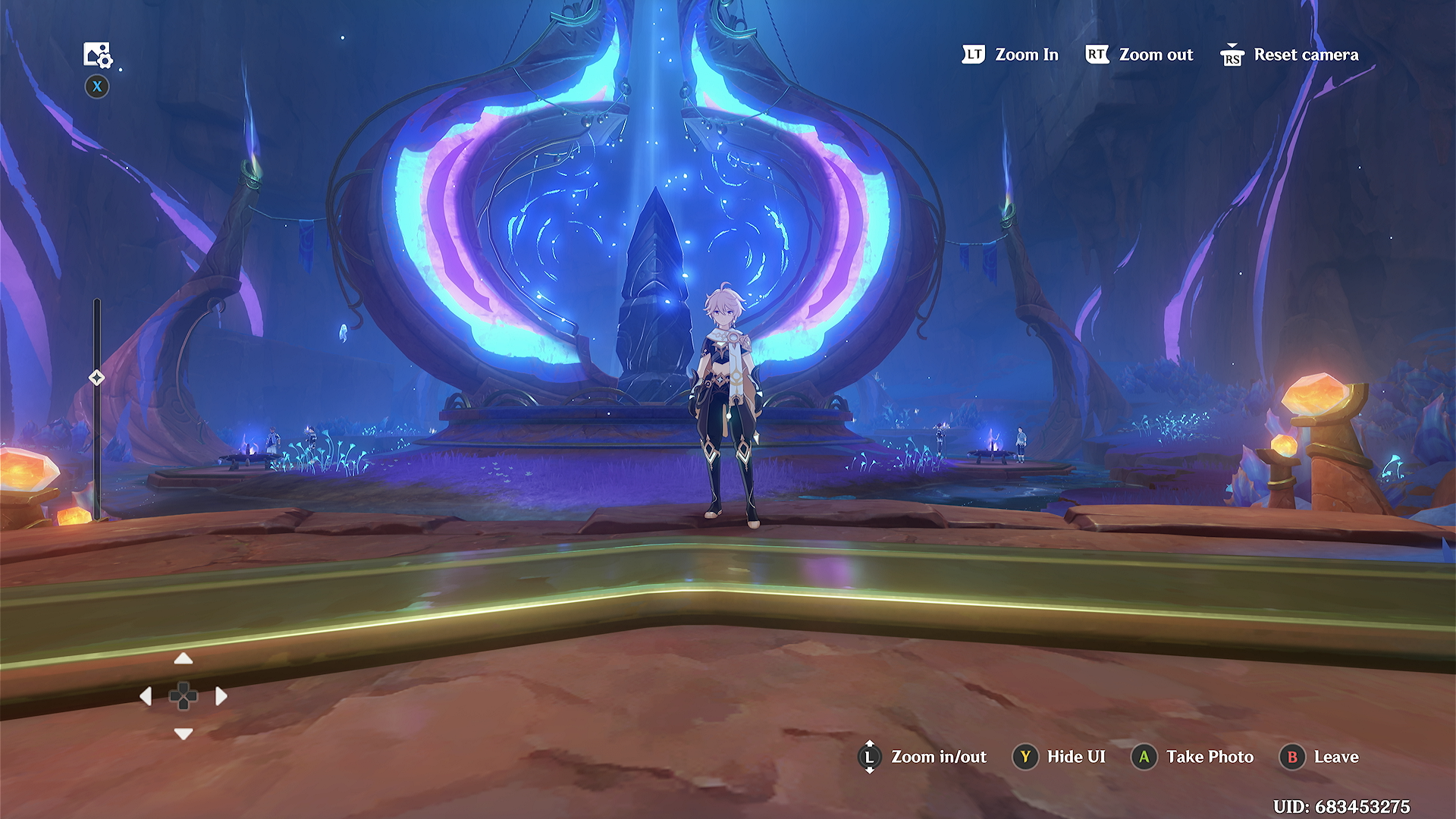The image size is (1456, 819).
Task: Open the photo camera settings icon
Action: coord(97,55)
